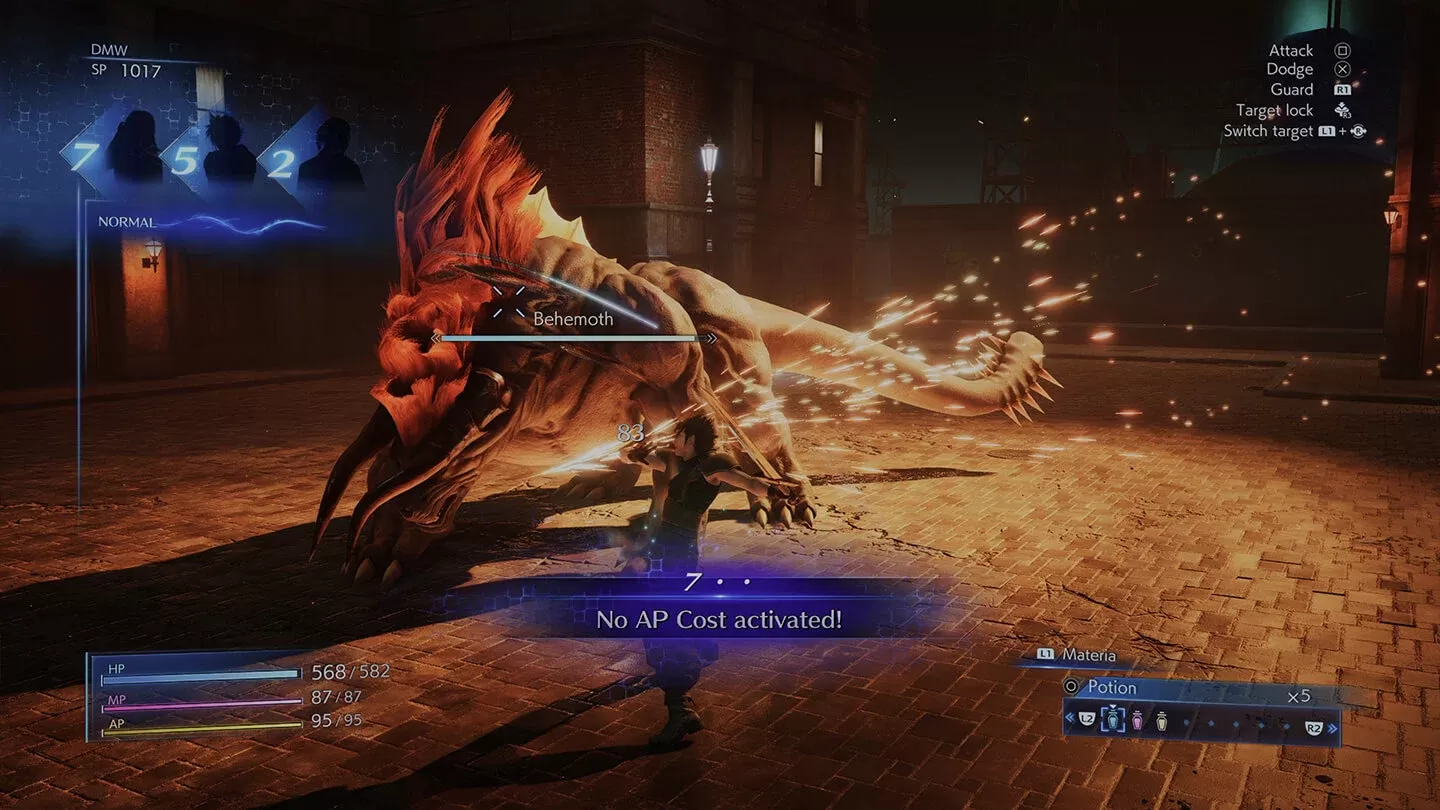Select the teal Potion bottle in the item bar
Viewport: 1440px width, 810px height.
1112,719
